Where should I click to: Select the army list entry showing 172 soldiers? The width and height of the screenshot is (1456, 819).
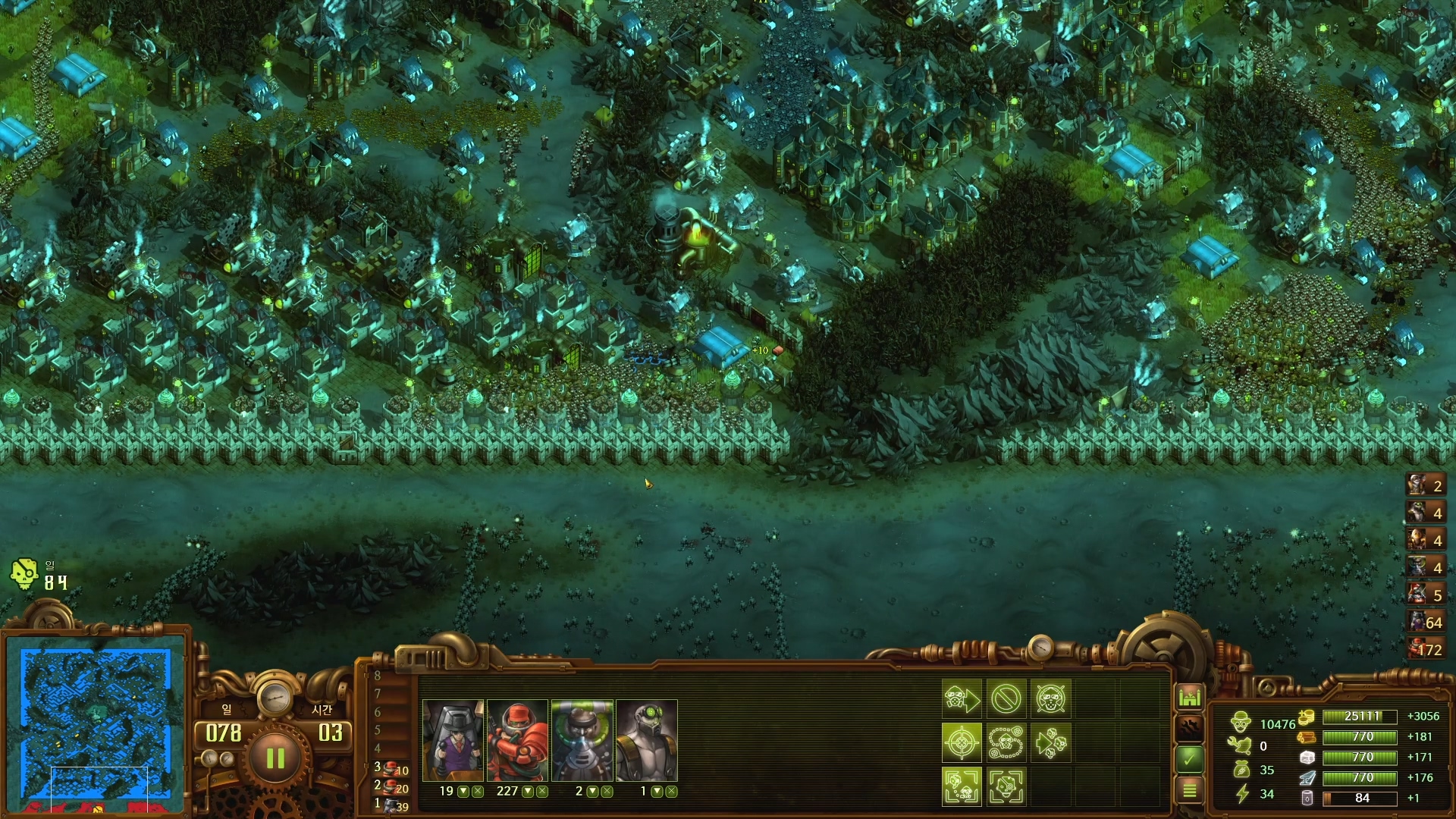click(1425, 649)
